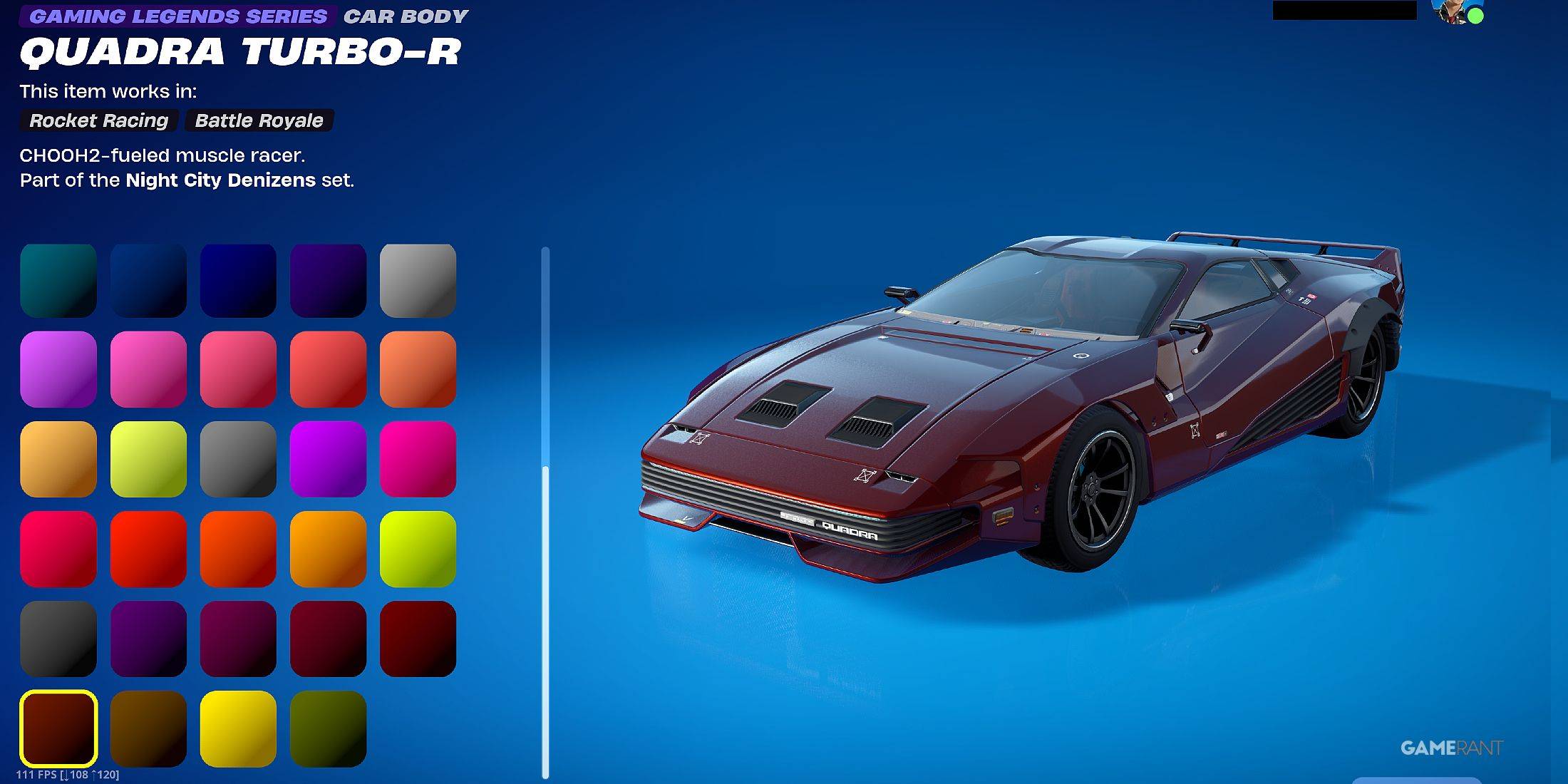
Task: Select the teal color swatch
Action: click(x=58, y=281)
